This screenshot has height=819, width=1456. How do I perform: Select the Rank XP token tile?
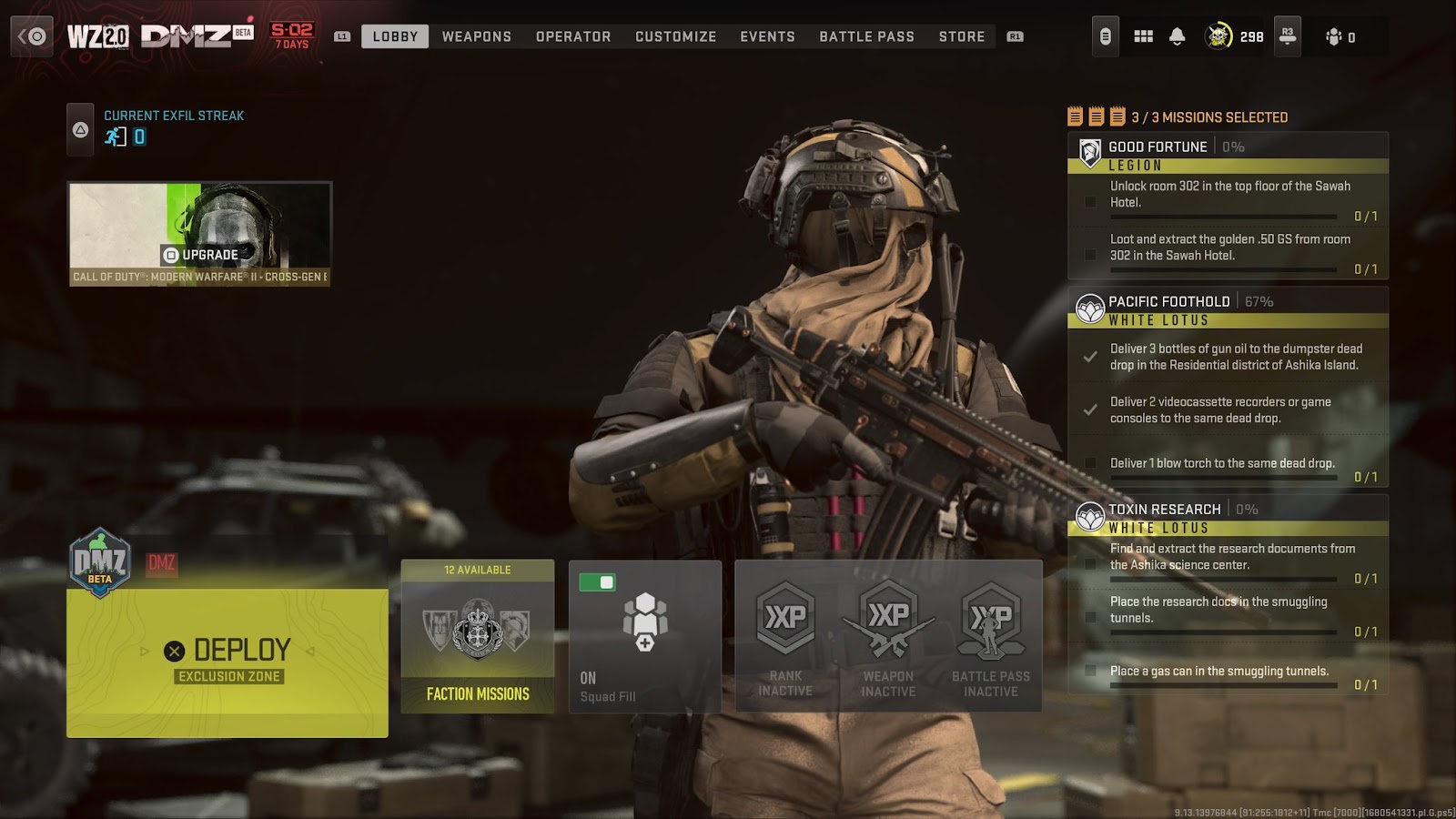pyautogui.click(x=785, y=636)
